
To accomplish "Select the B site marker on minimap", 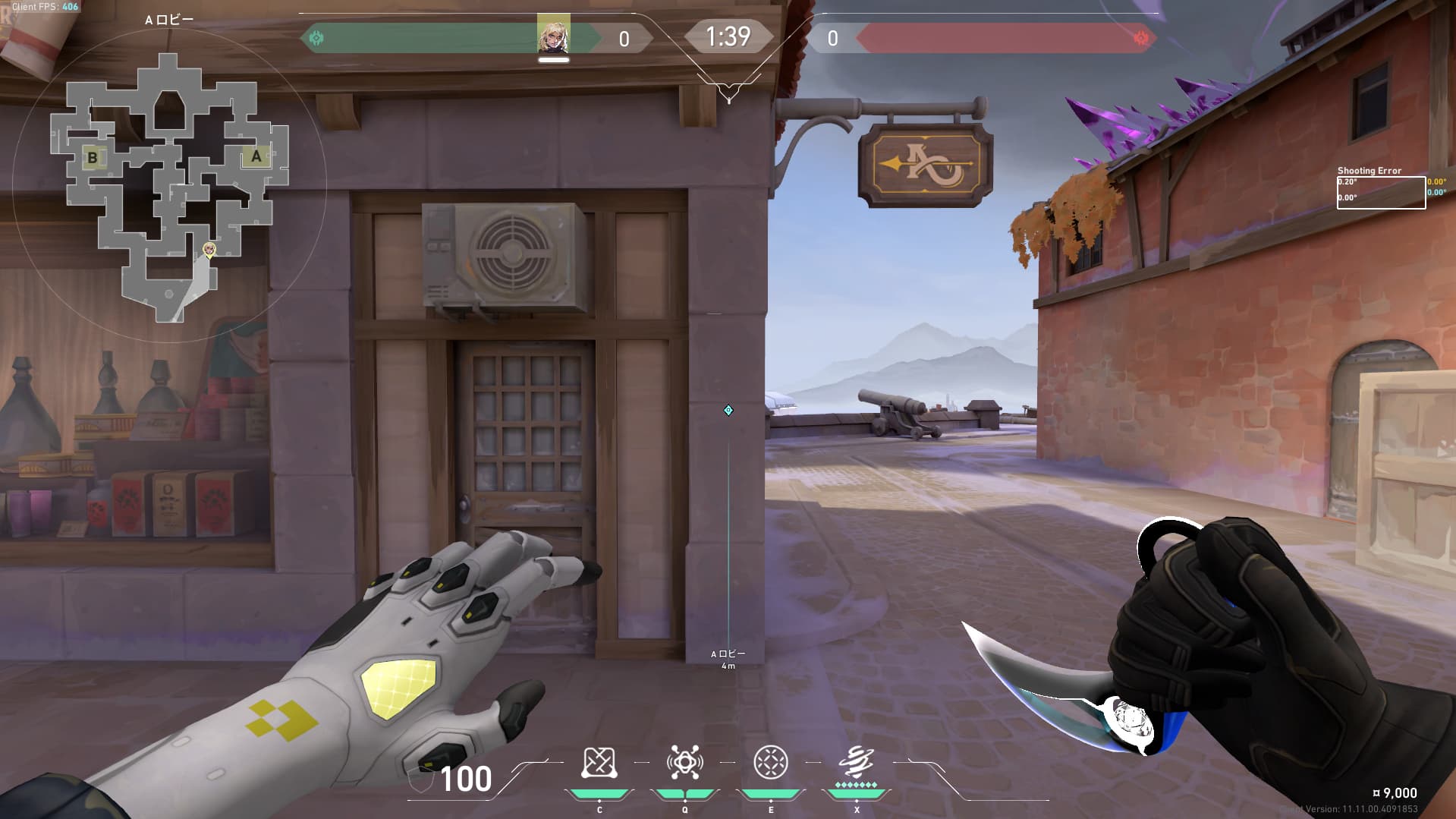I will (x=93, y=158).
